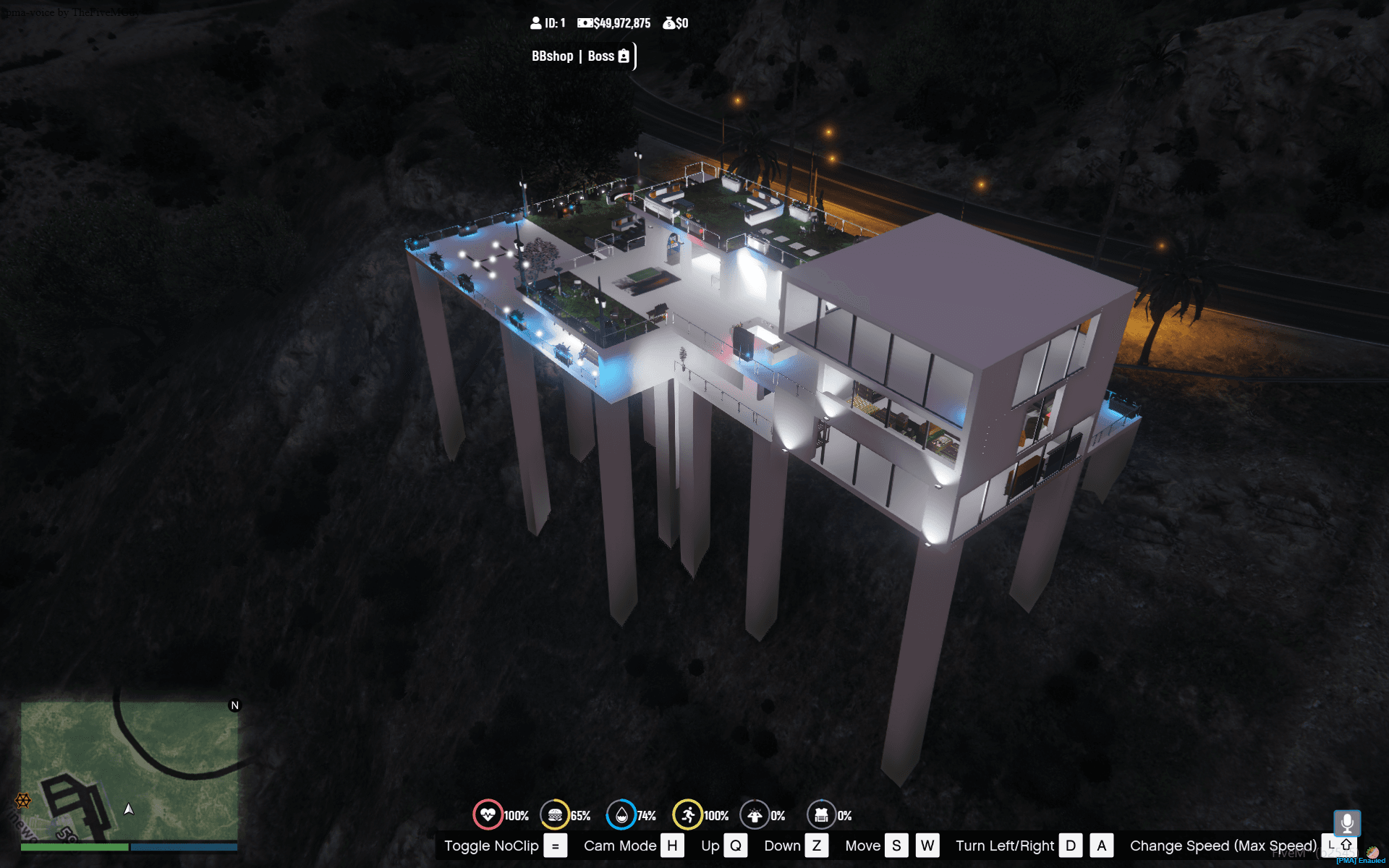Click the heart health status icon
The height and width of the screenshot is (868, 1389).
point(488,815)
